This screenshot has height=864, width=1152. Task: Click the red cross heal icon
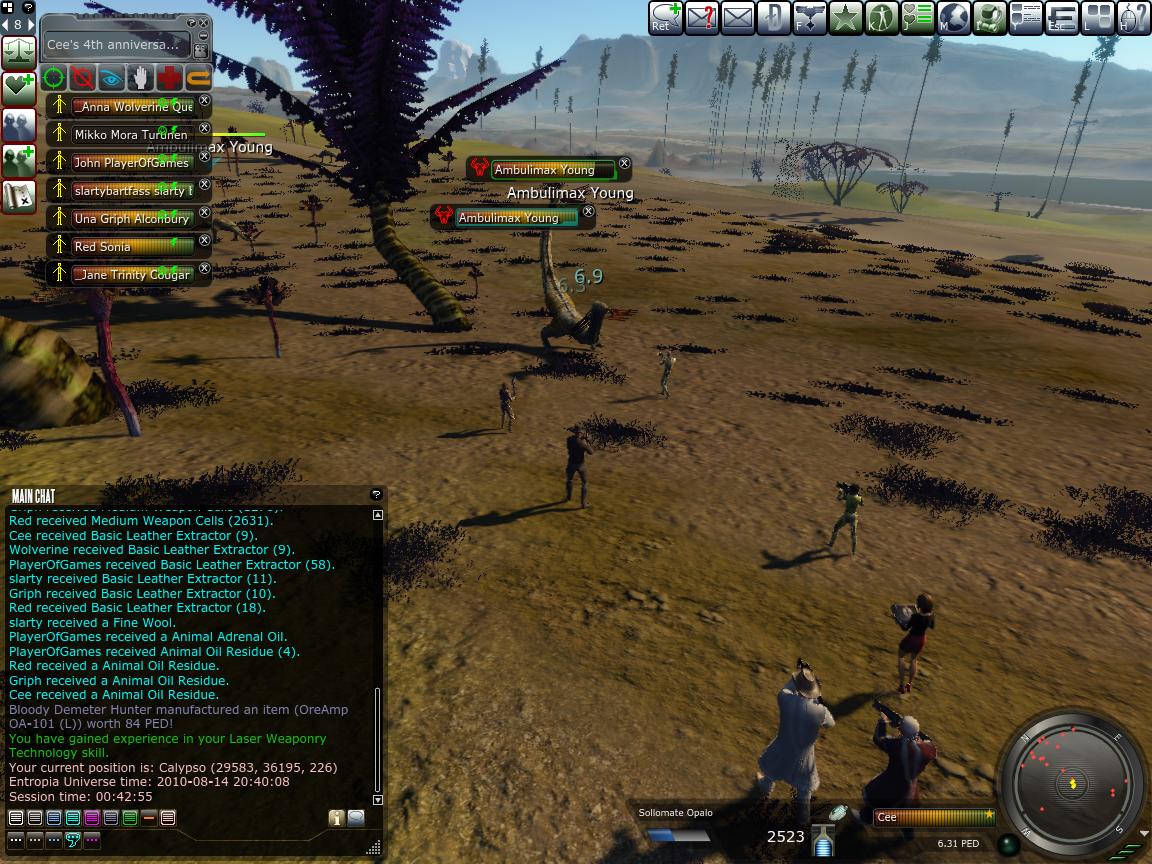[x=169, y=77]
